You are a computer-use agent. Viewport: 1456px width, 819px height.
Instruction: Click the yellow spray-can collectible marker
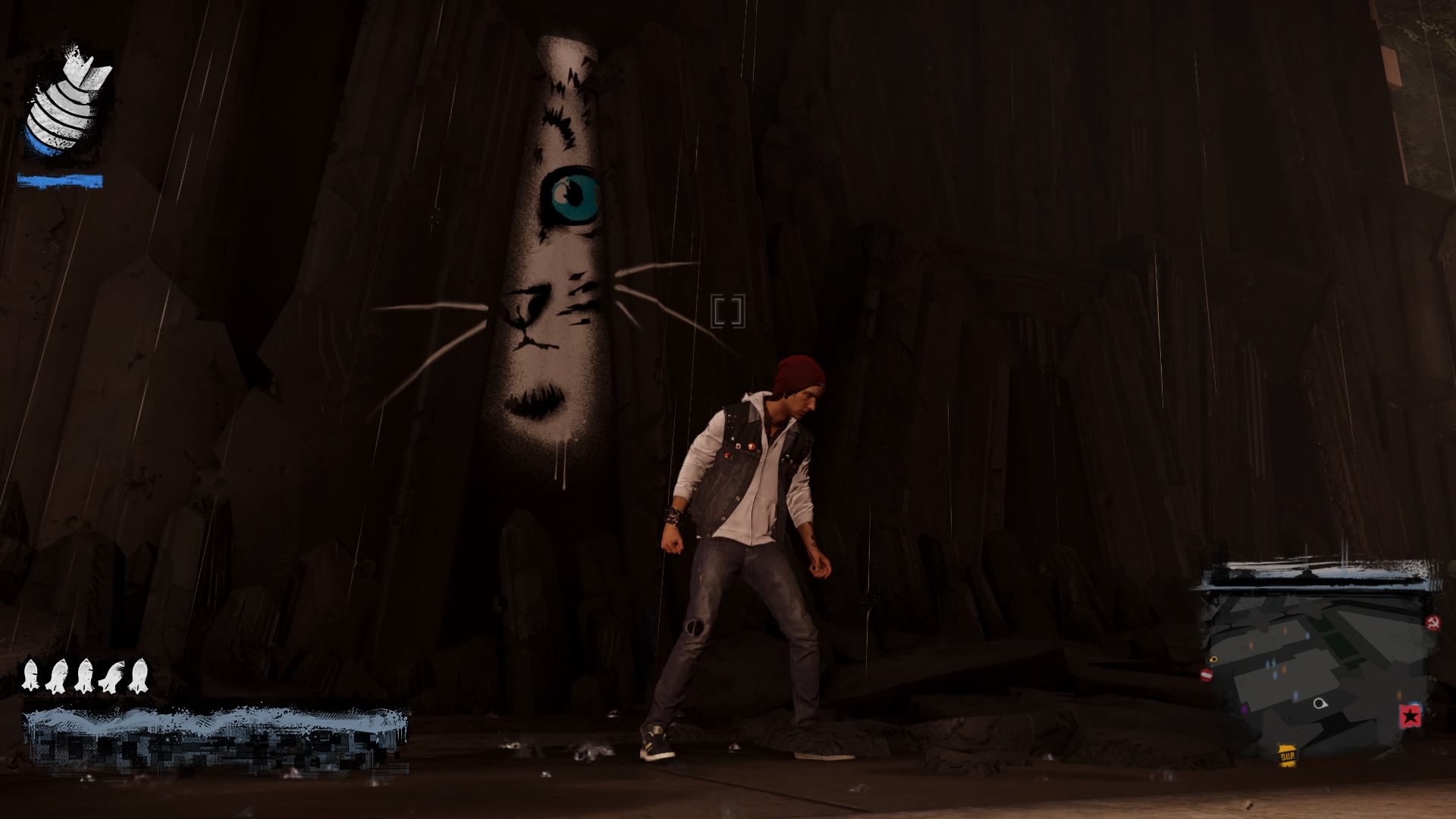click(1211, 660)
